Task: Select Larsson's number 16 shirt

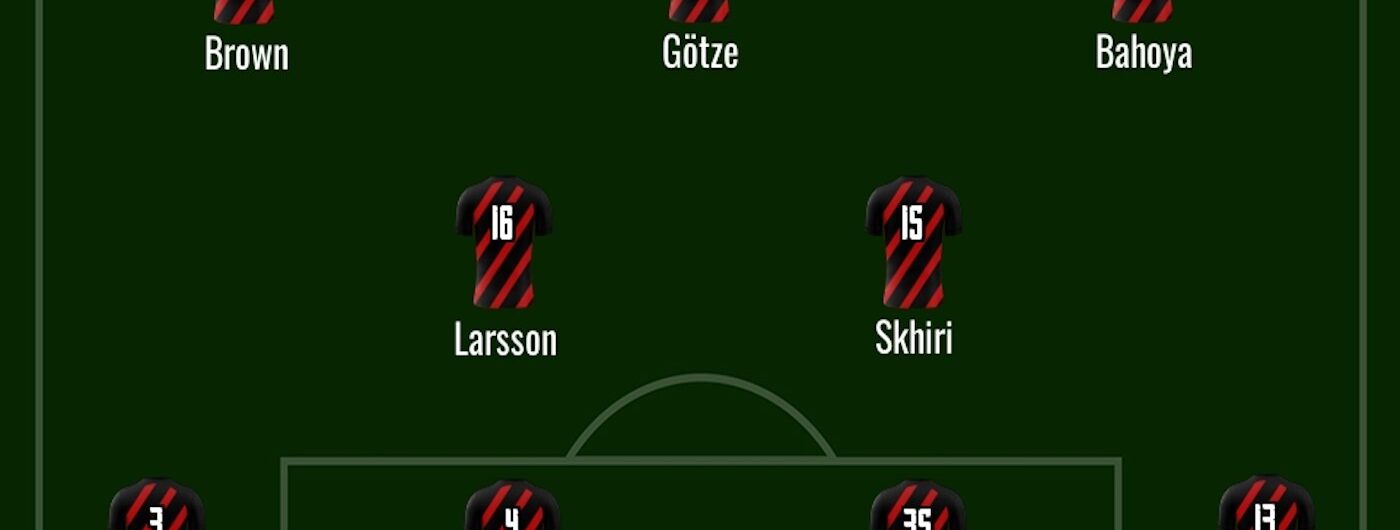Action: (x=503, y=242)
